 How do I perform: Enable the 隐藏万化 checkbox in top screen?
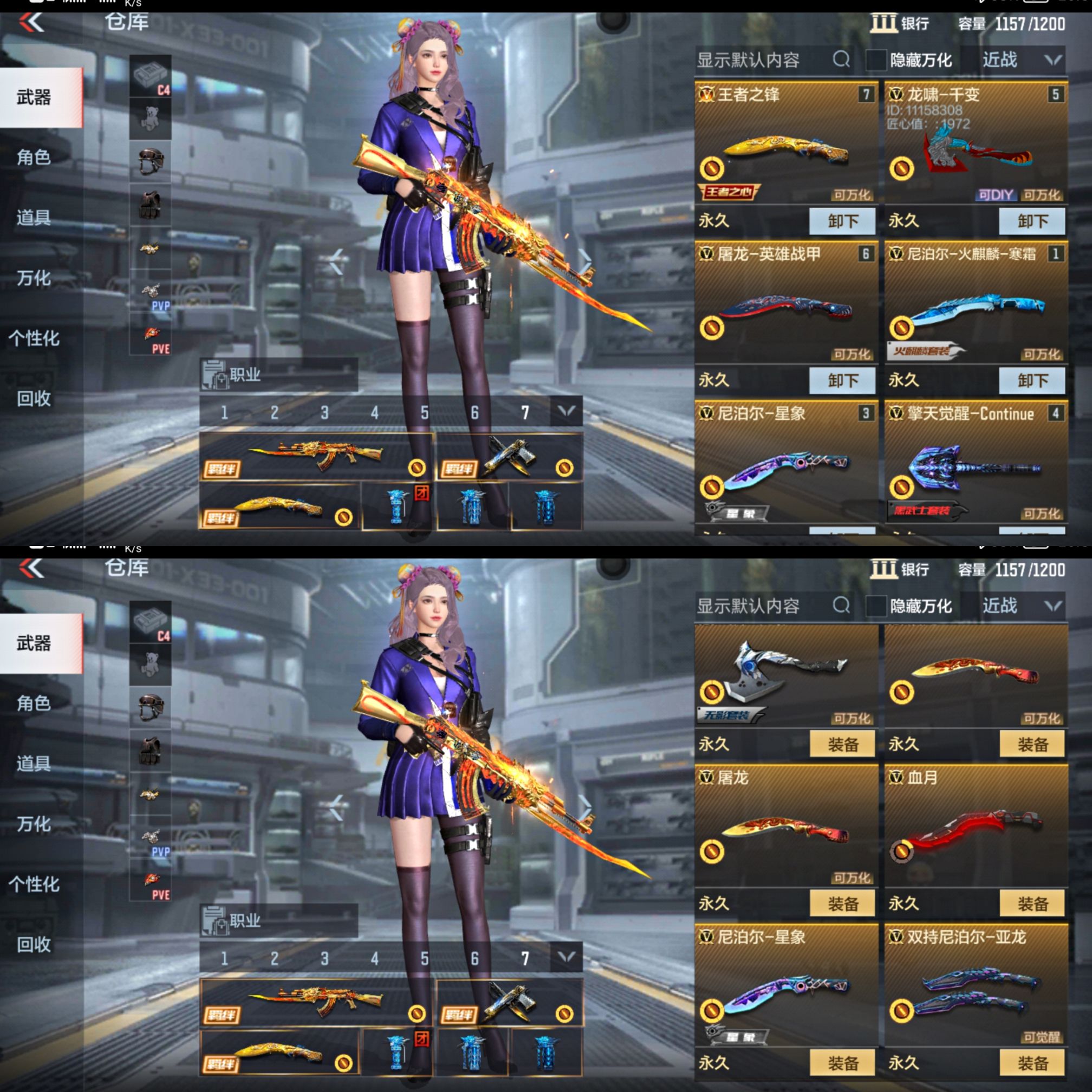tap(875, 60)
